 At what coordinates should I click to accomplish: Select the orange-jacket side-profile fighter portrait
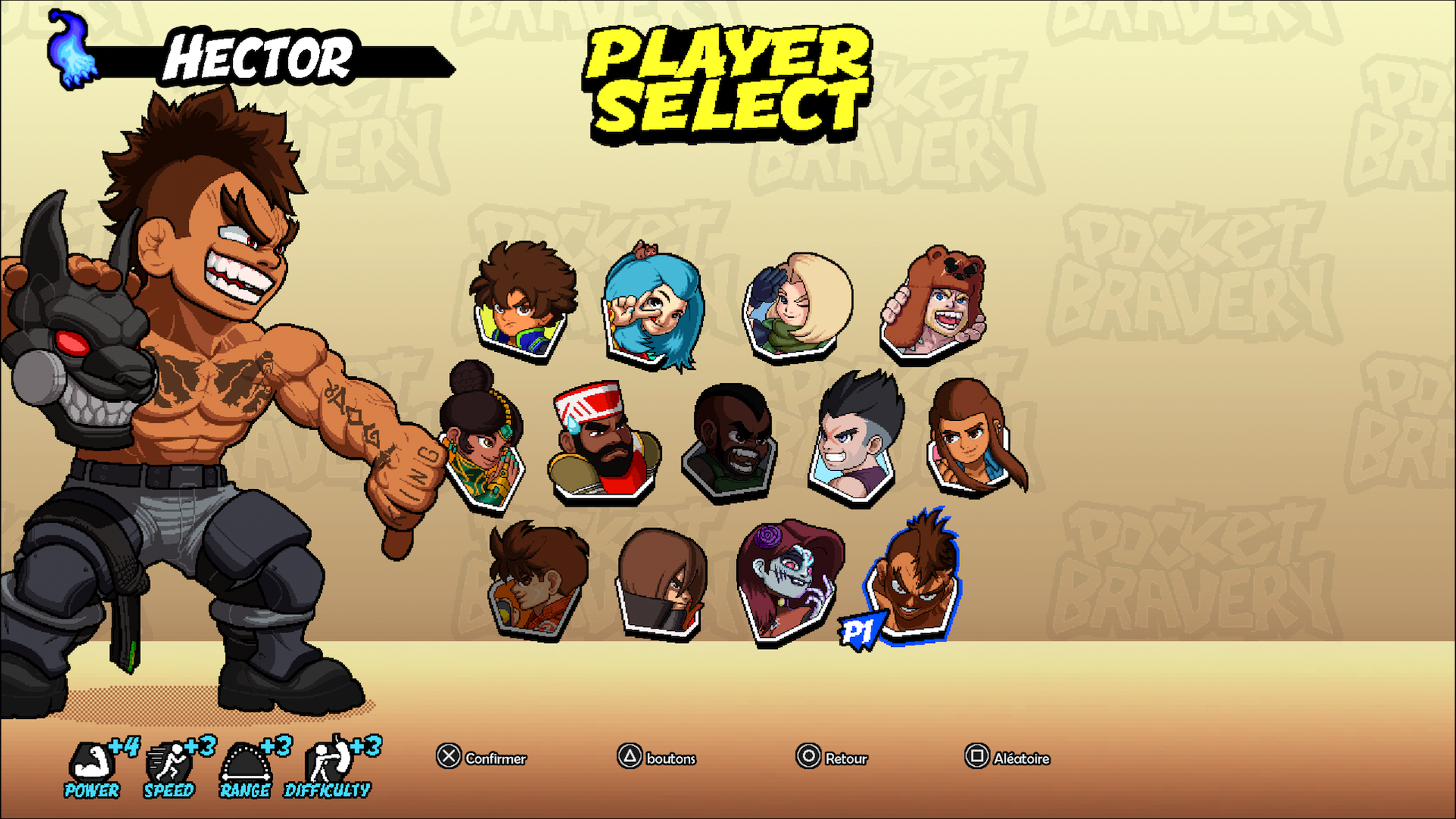click(x=535, y=582)
